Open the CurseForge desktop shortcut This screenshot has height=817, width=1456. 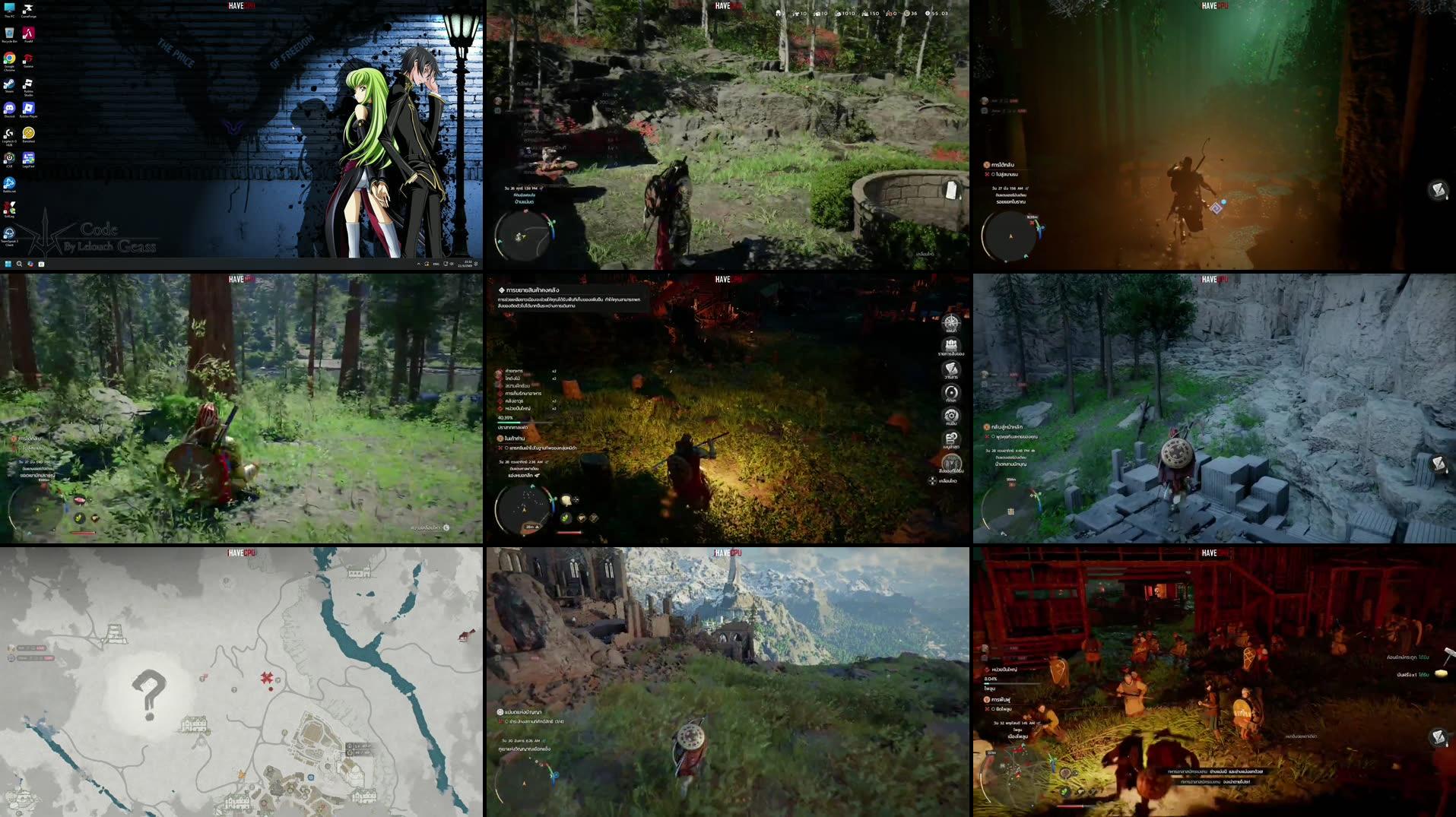click(x=28, y=10)
